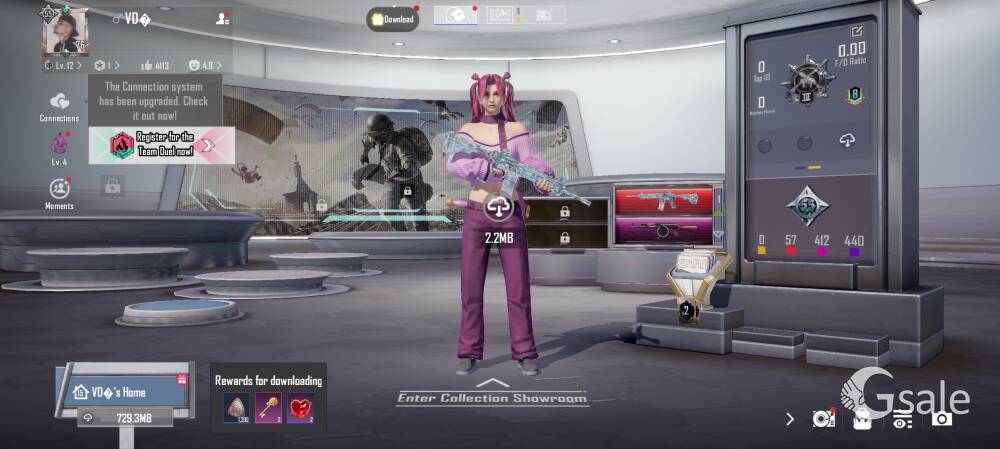
Task: Tap the Register for the Team Duel banner
Action: pyautogui.click(x=162, y=145)
